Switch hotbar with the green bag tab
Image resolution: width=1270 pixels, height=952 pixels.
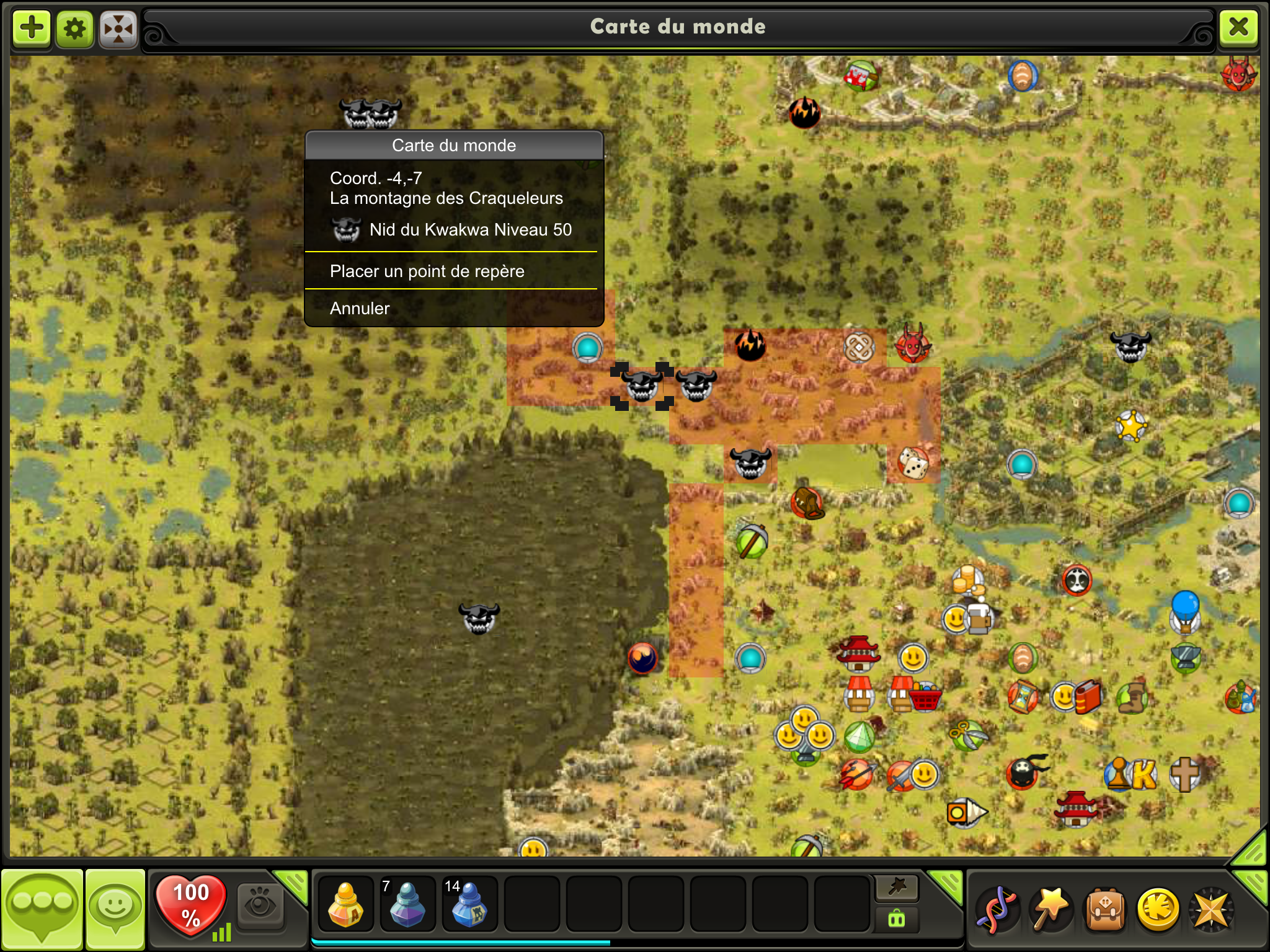tap(897, 919)
